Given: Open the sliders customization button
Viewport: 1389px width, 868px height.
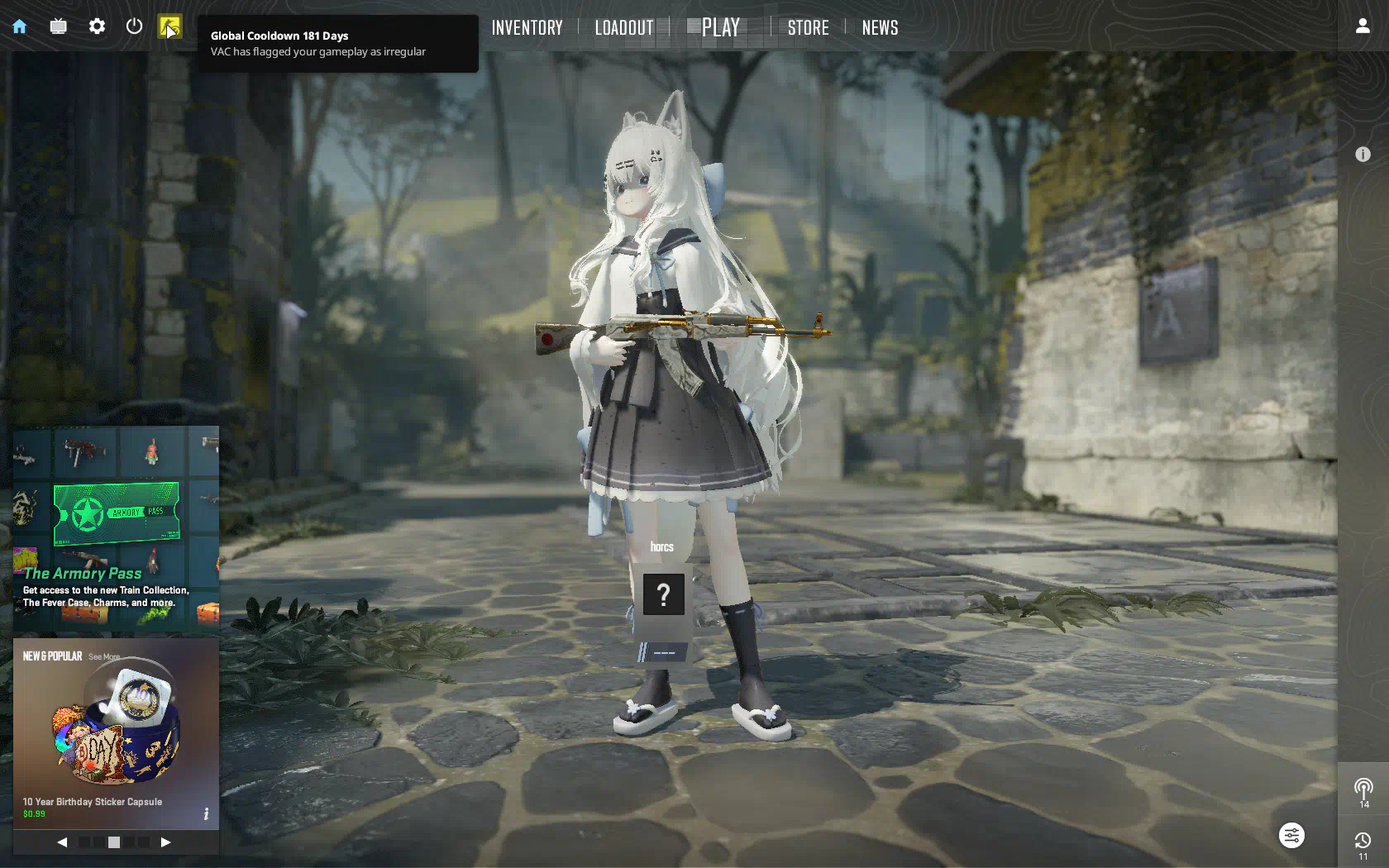Looking at the screenshot, I should [1291, 836].
